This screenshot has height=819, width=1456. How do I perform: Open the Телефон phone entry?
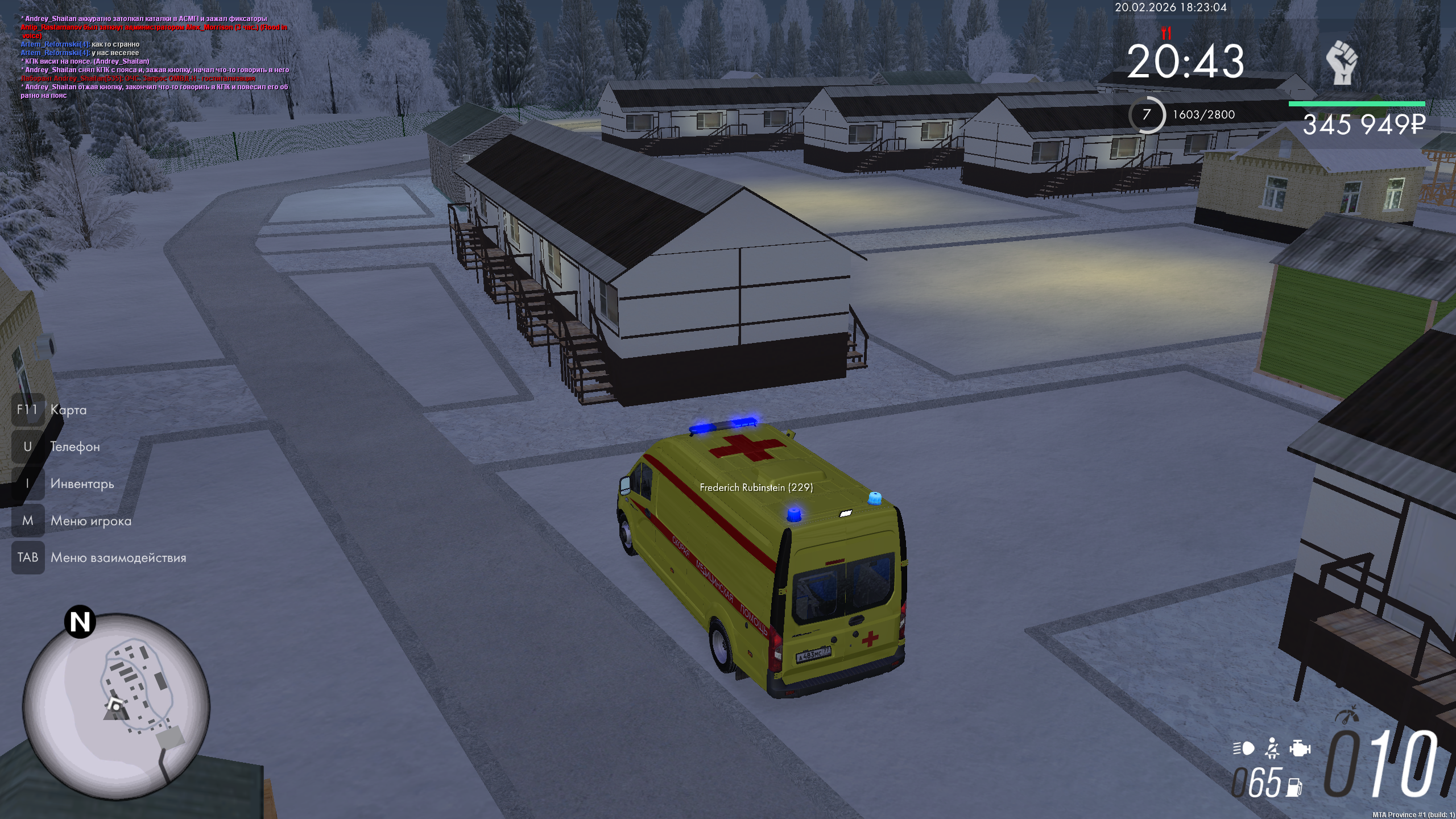75,446
